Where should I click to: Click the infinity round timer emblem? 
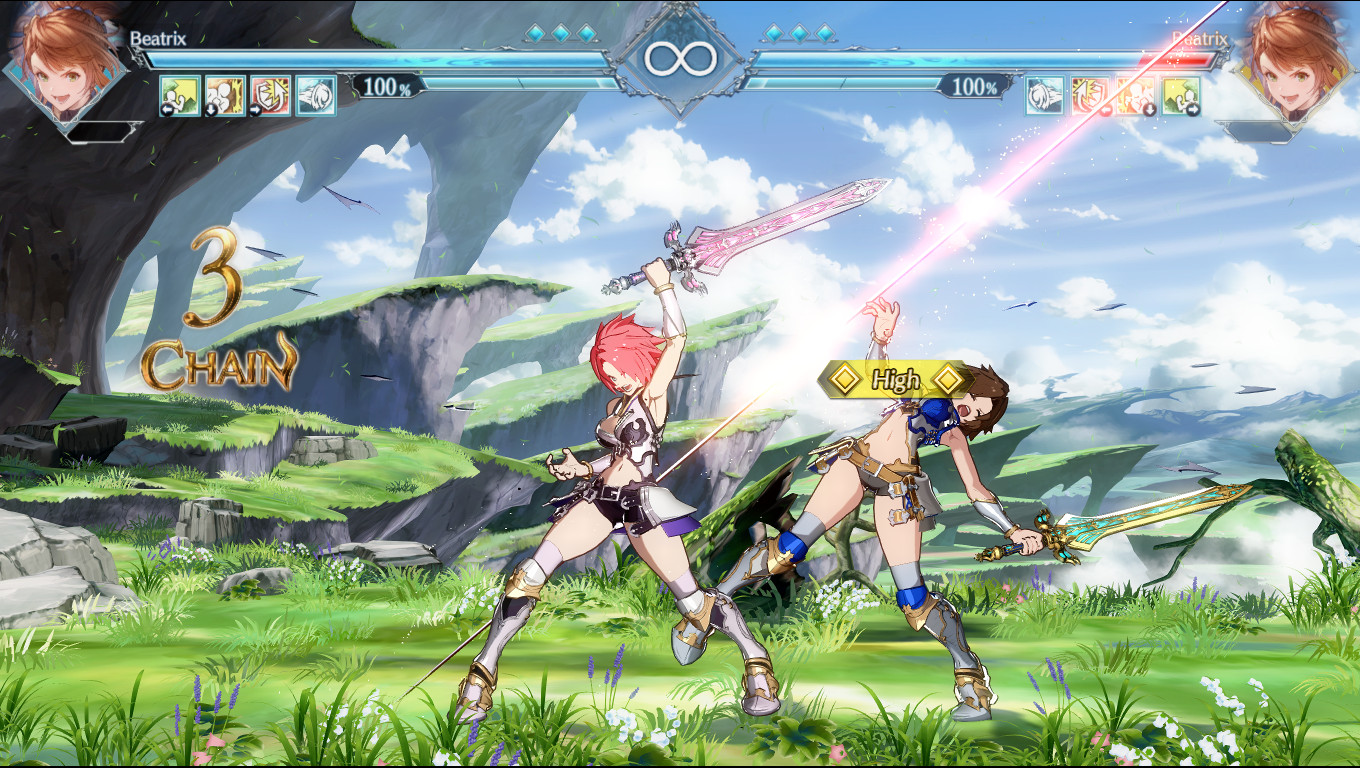pos(679,58)
